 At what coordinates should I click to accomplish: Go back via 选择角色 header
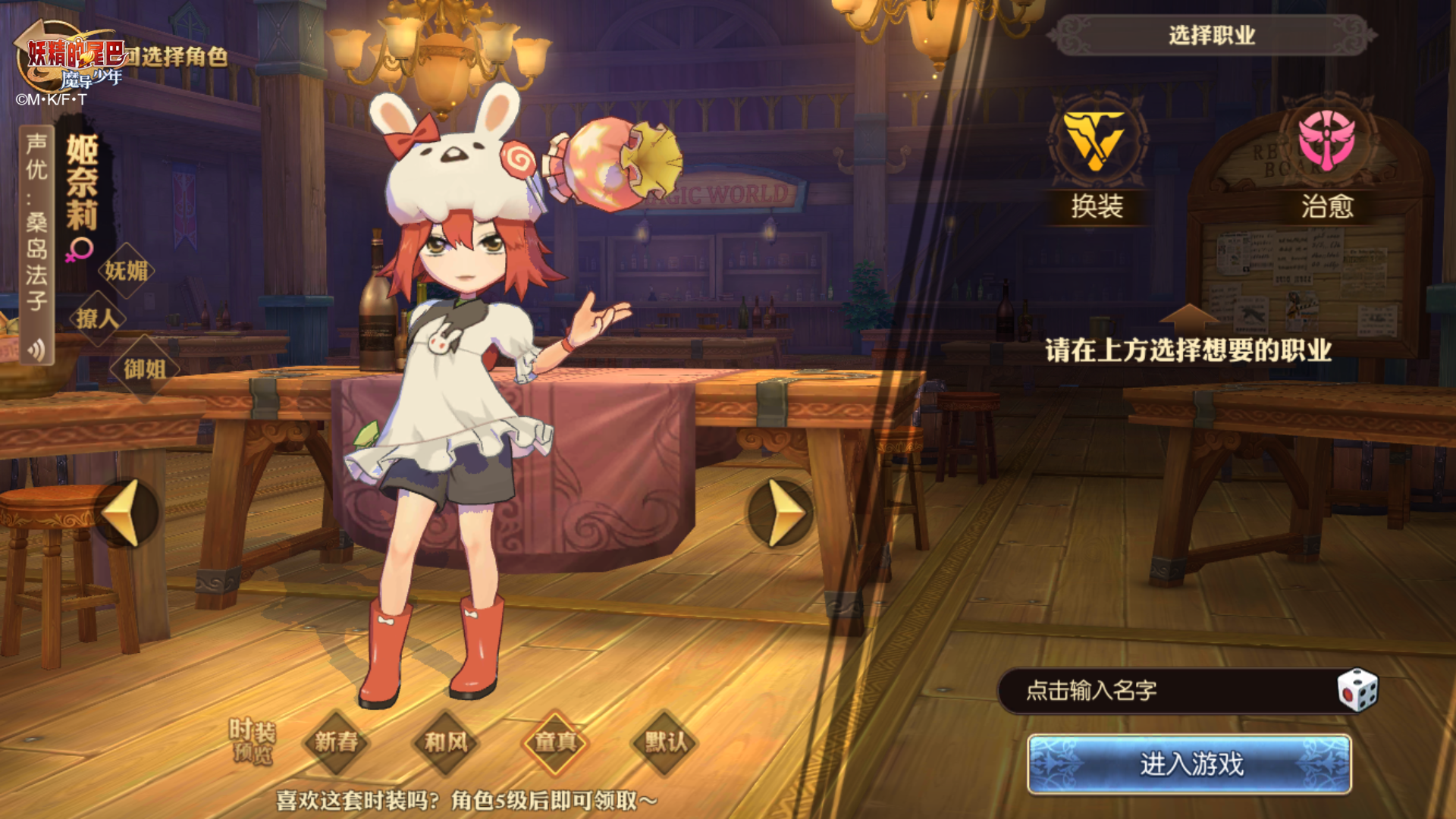174,56
